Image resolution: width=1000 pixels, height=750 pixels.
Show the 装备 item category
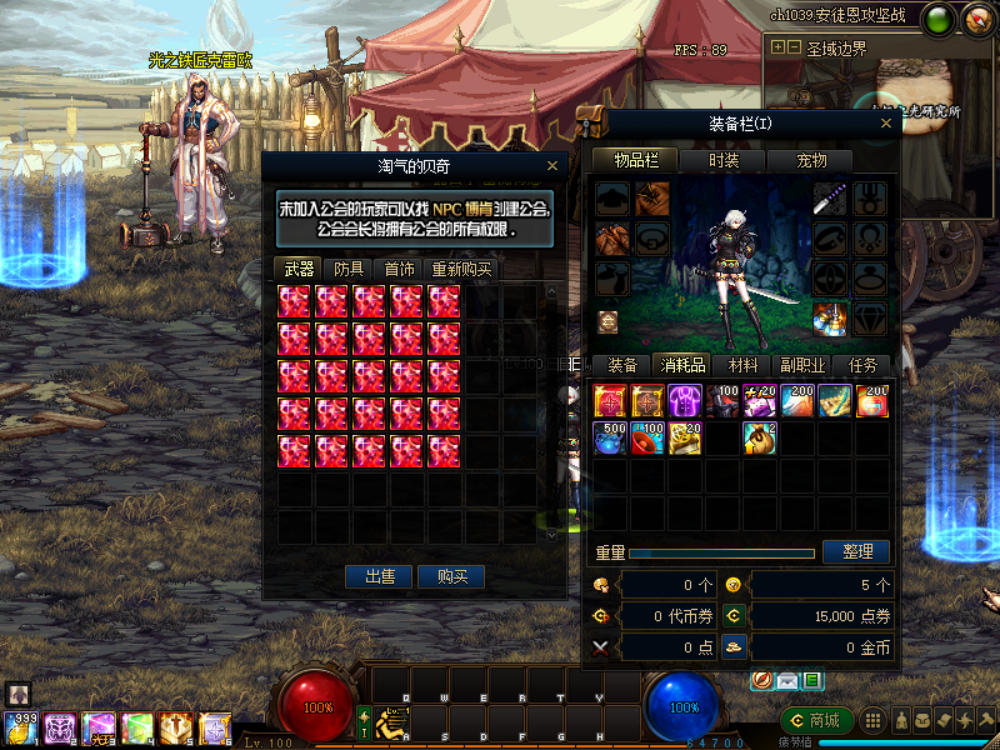622,366
